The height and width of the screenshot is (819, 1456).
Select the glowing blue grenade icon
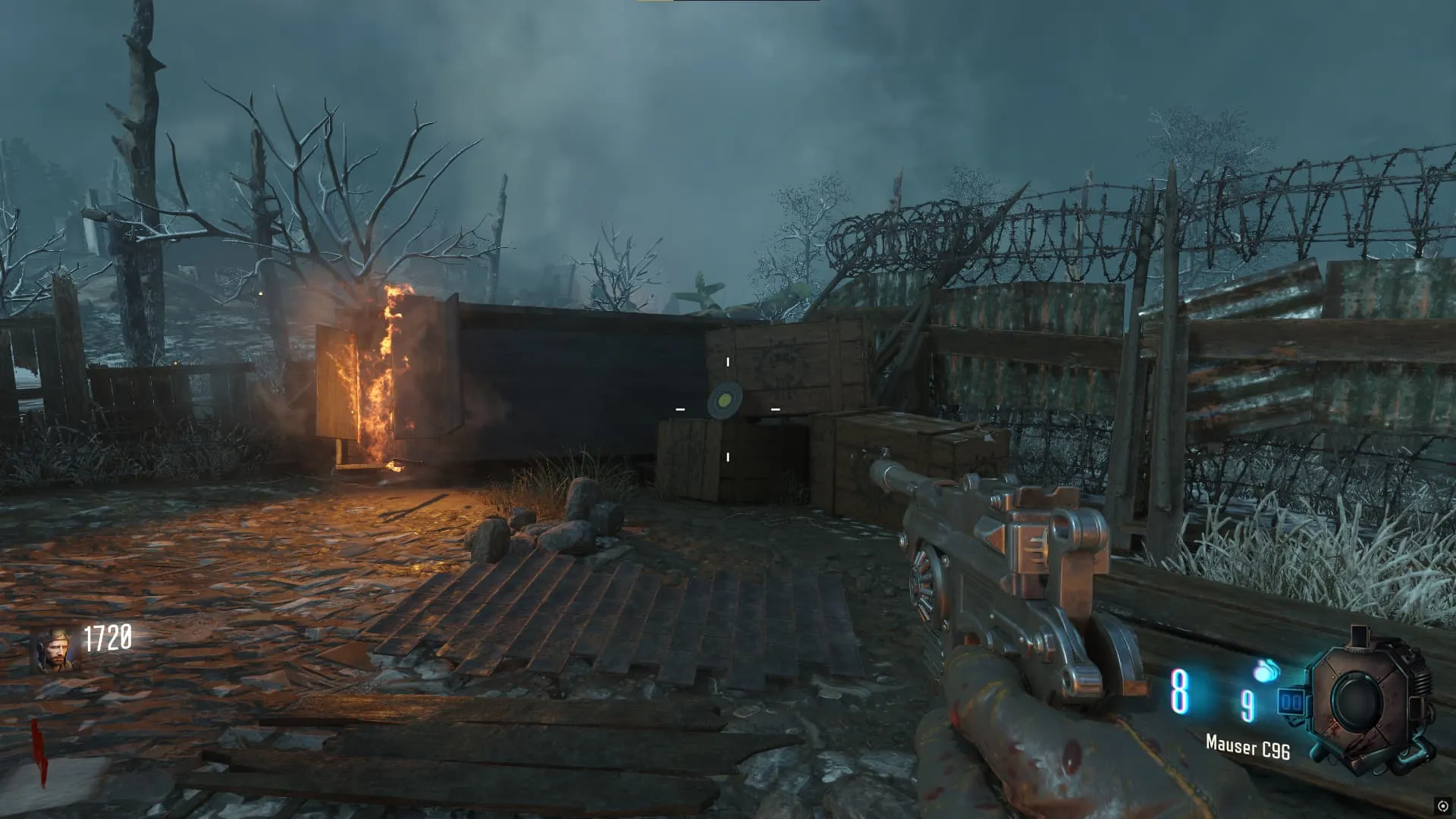(x=1266, y=670)
